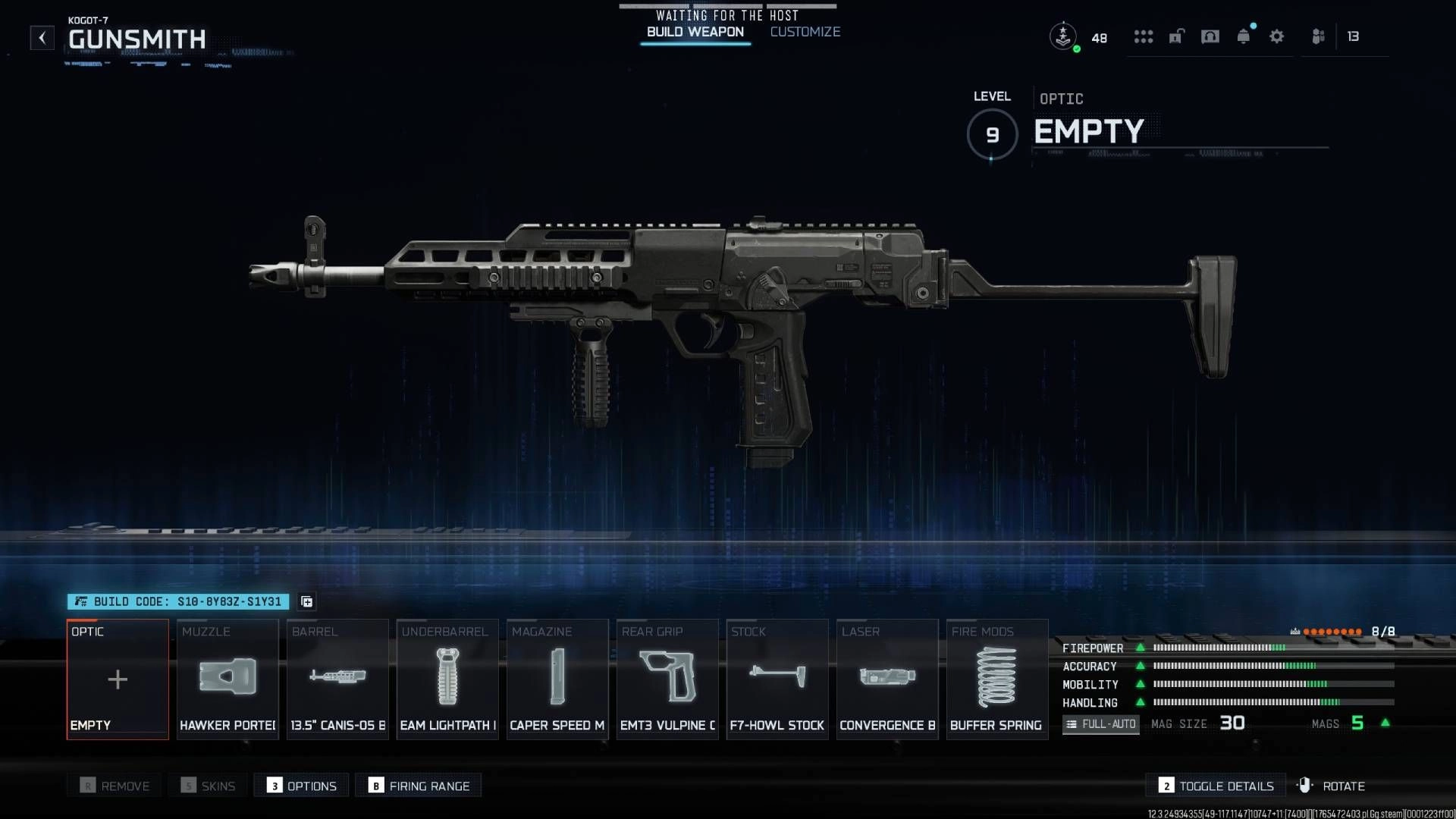Open the grid menu icon in top bar
Screen dimensions: 1456x819
[x=1143, y=36]
